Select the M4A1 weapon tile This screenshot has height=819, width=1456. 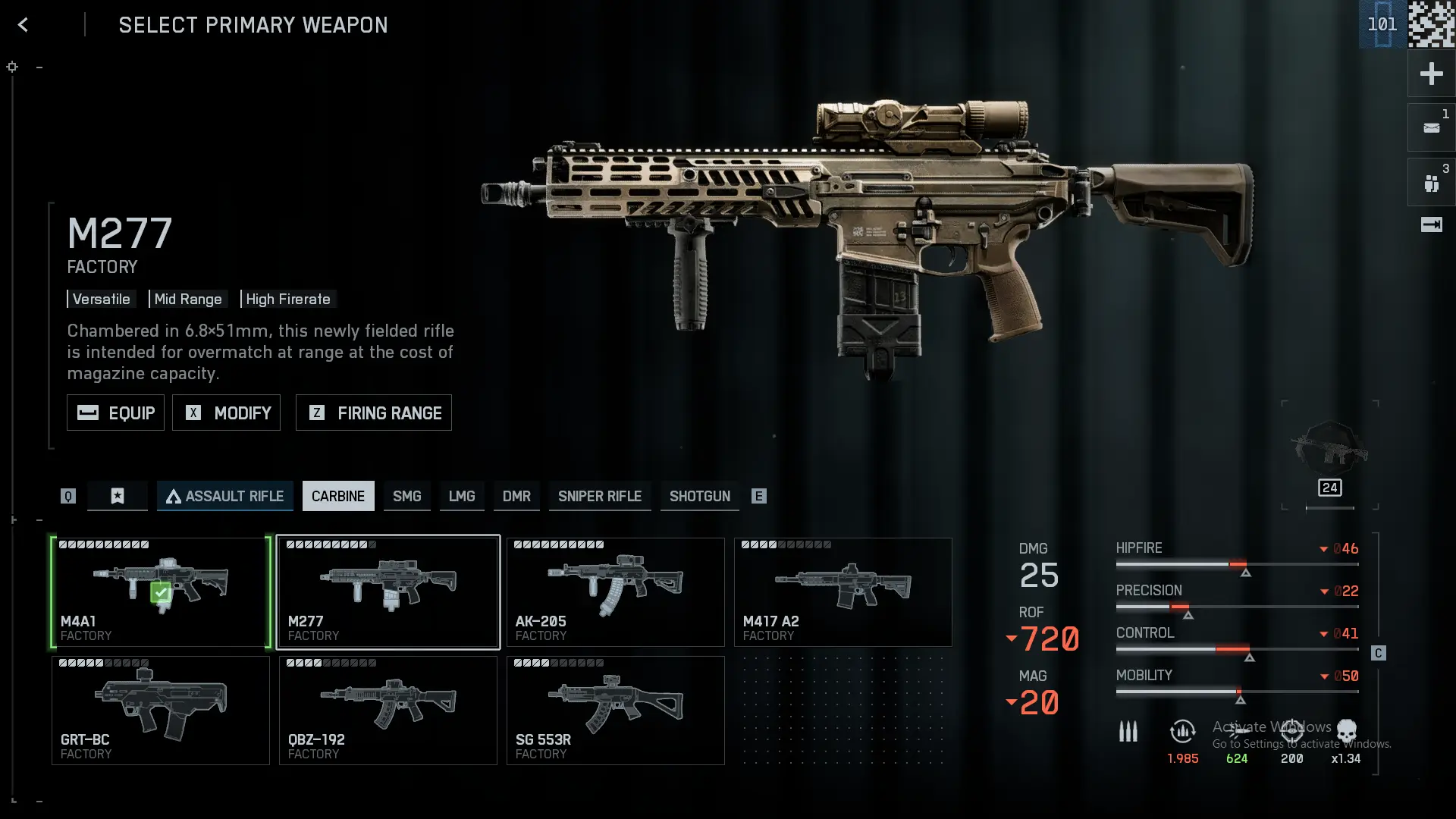[161, 592]
